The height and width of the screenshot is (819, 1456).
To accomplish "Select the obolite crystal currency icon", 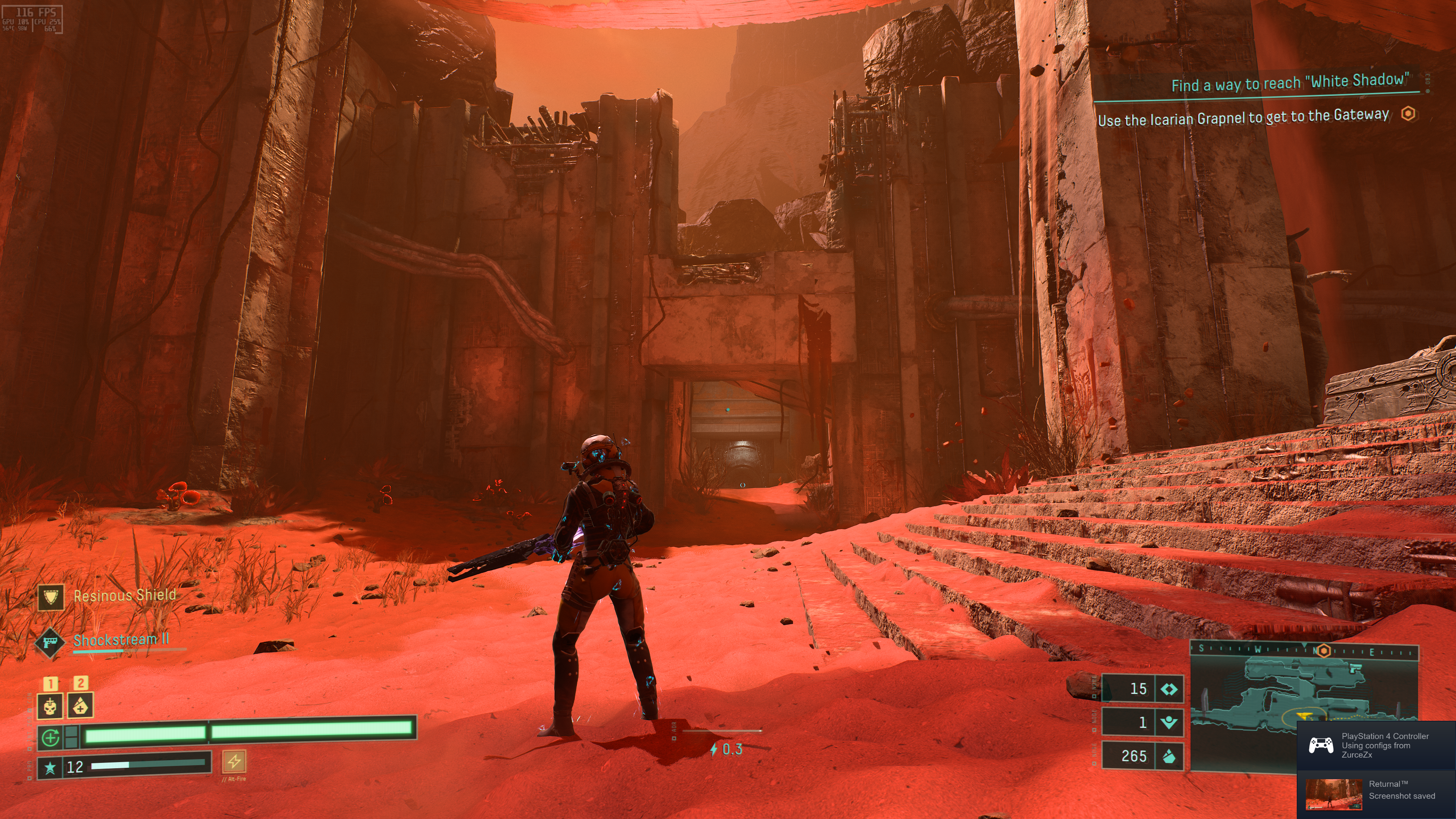I will (x=1169, y=756).
